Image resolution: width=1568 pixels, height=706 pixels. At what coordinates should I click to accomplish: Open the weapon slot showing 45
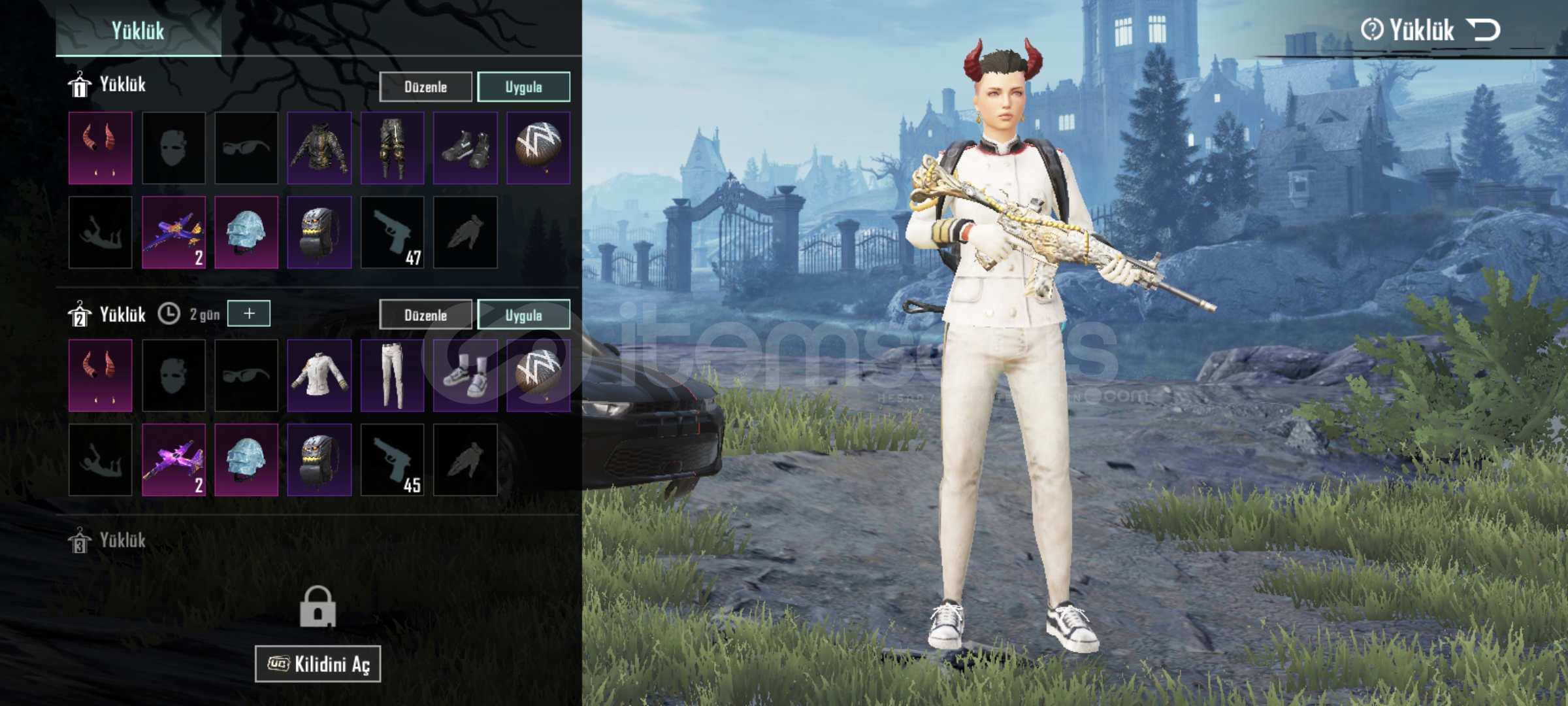pyautogui.click(x=392, y=460)
